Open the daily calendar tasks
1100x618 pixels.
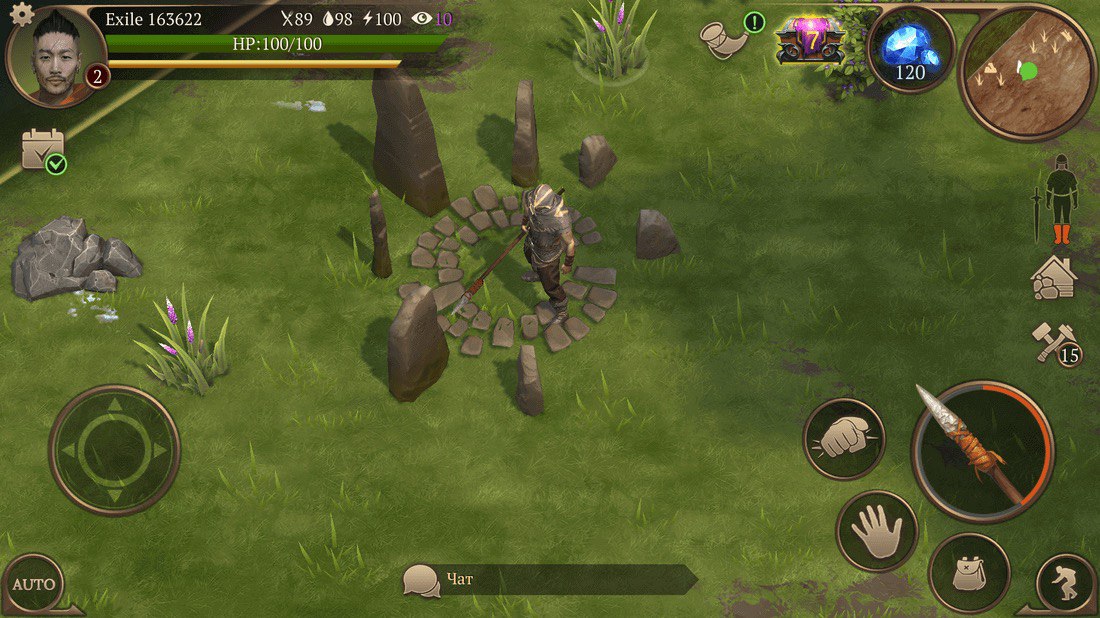coord(43,150)
